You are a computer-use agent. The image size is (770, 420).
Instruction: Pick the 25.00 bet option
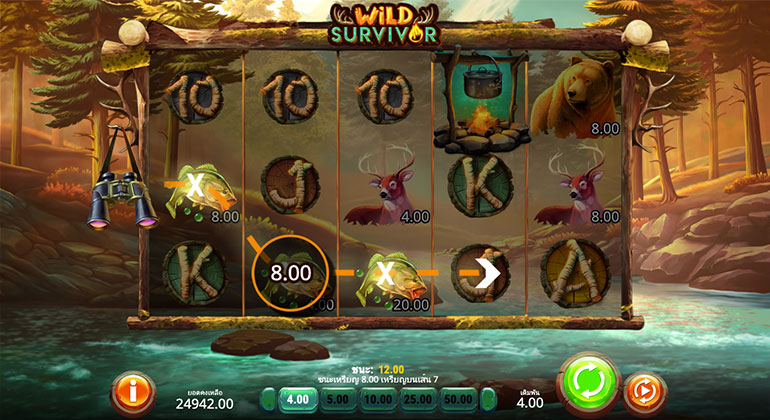tap(419, 400)
